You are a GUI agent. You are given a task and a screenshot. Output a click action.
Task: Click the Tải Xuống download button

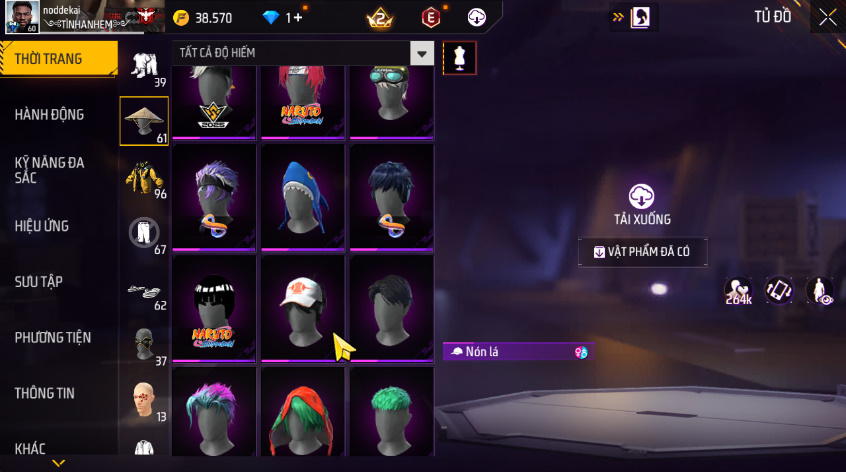[x=642, y=204]
